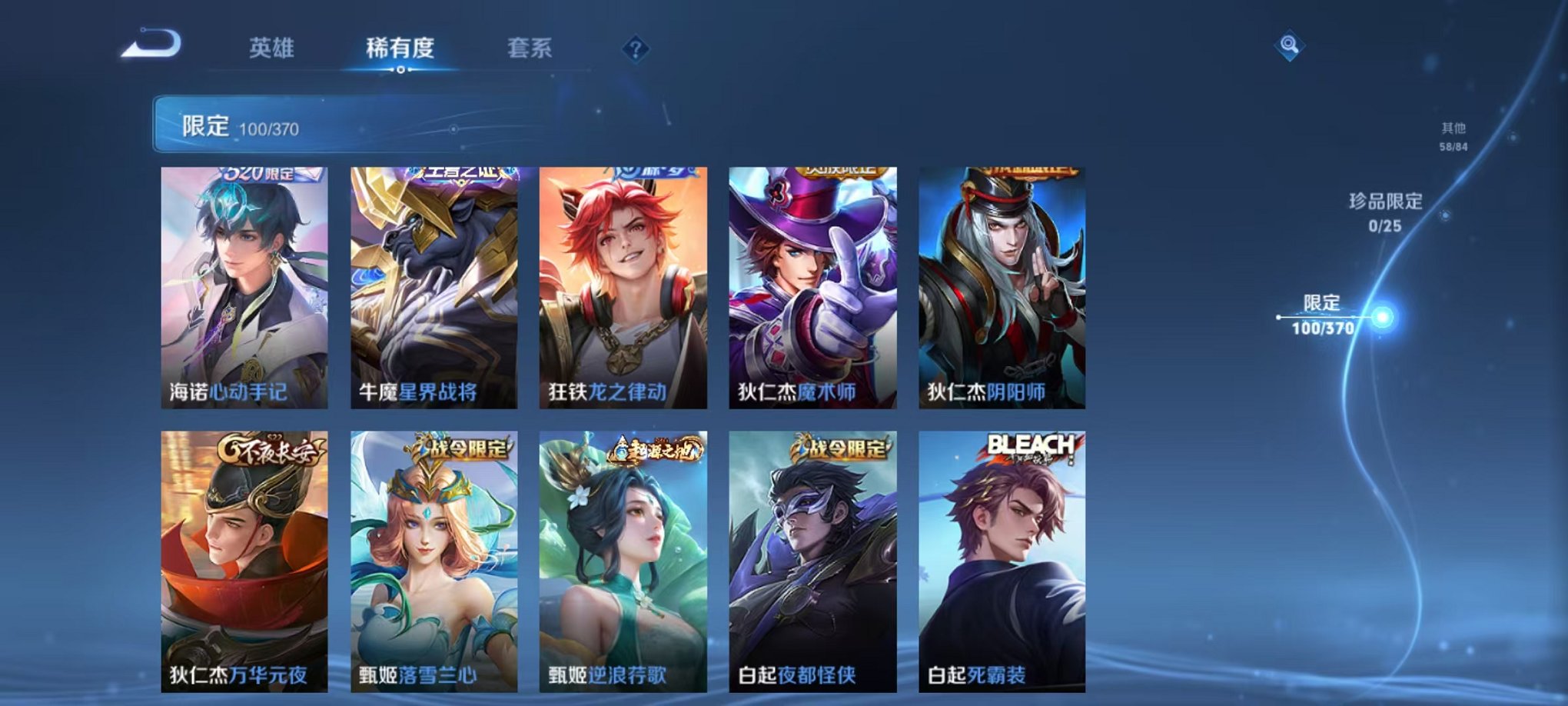Select the 稀有度 tab
The image size is (1568, 706).
point(400,46)
